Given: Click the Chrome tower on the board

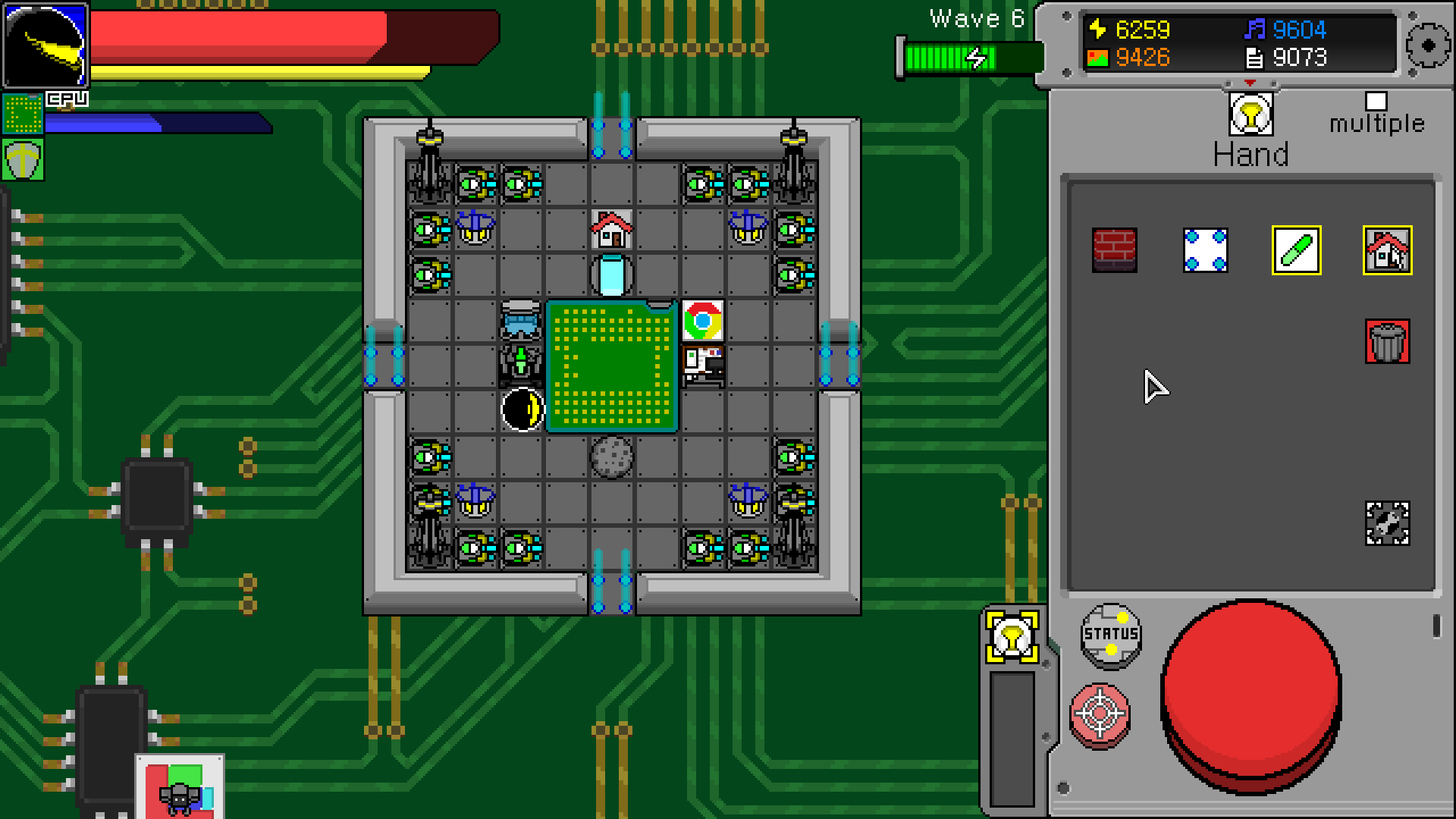Looking at the screenshot, I should (702, 319).
